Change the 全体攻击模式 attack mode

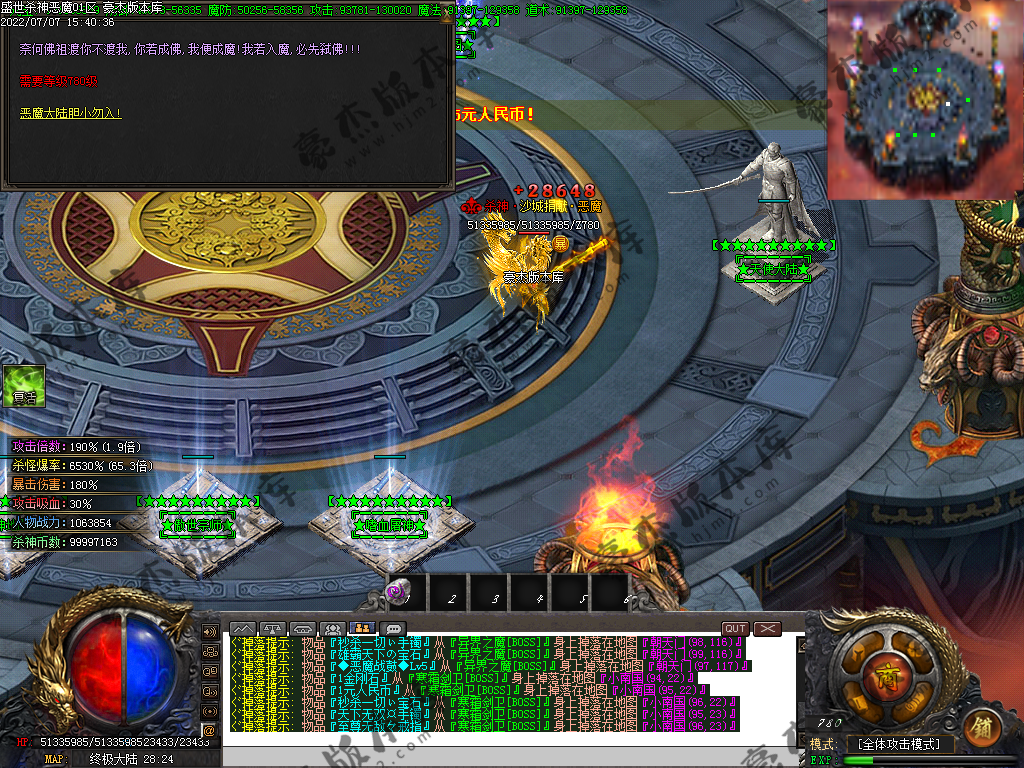899,744
